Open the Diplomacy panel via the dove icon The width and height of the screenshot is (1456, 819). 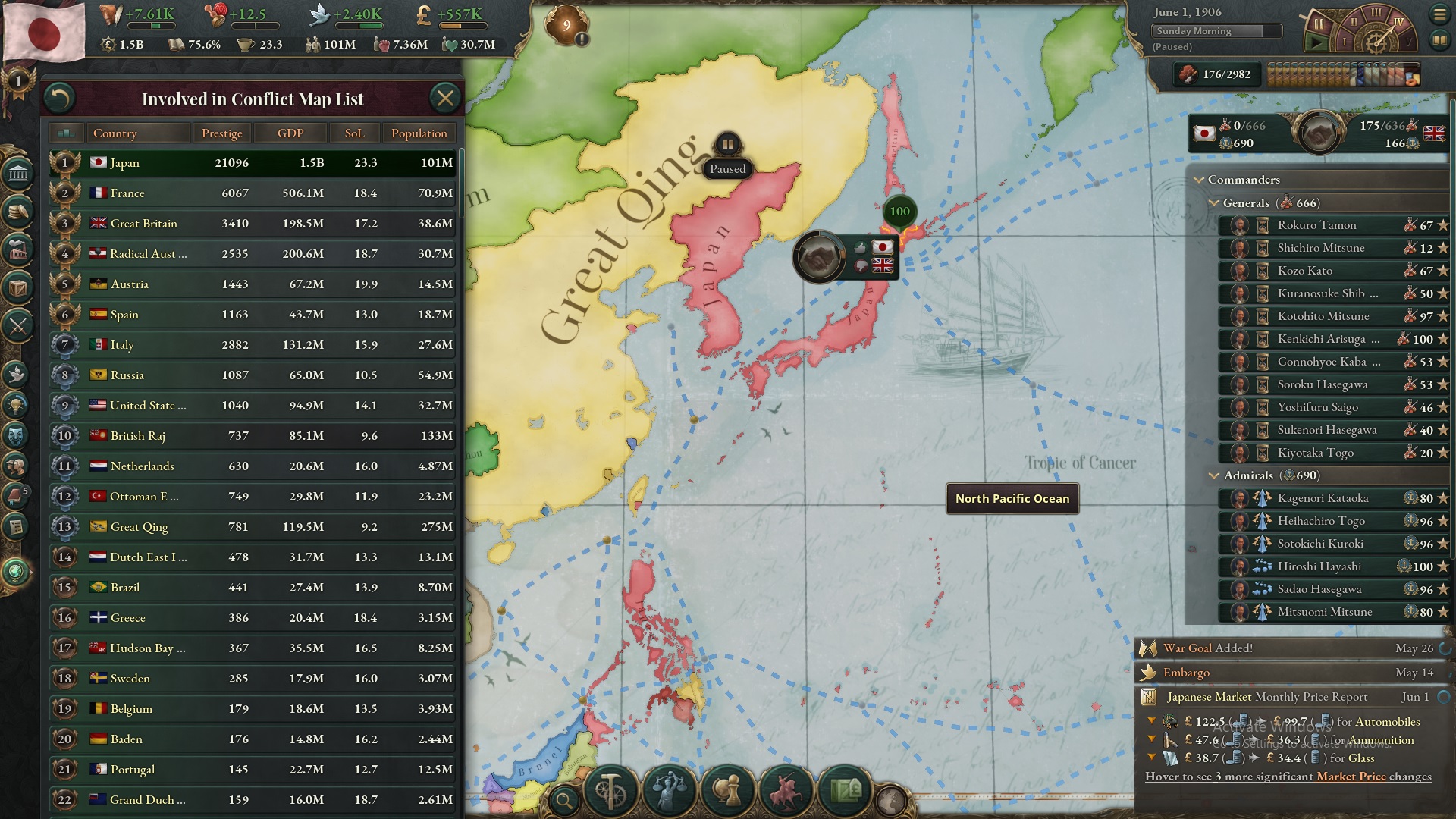pos(17,374)
